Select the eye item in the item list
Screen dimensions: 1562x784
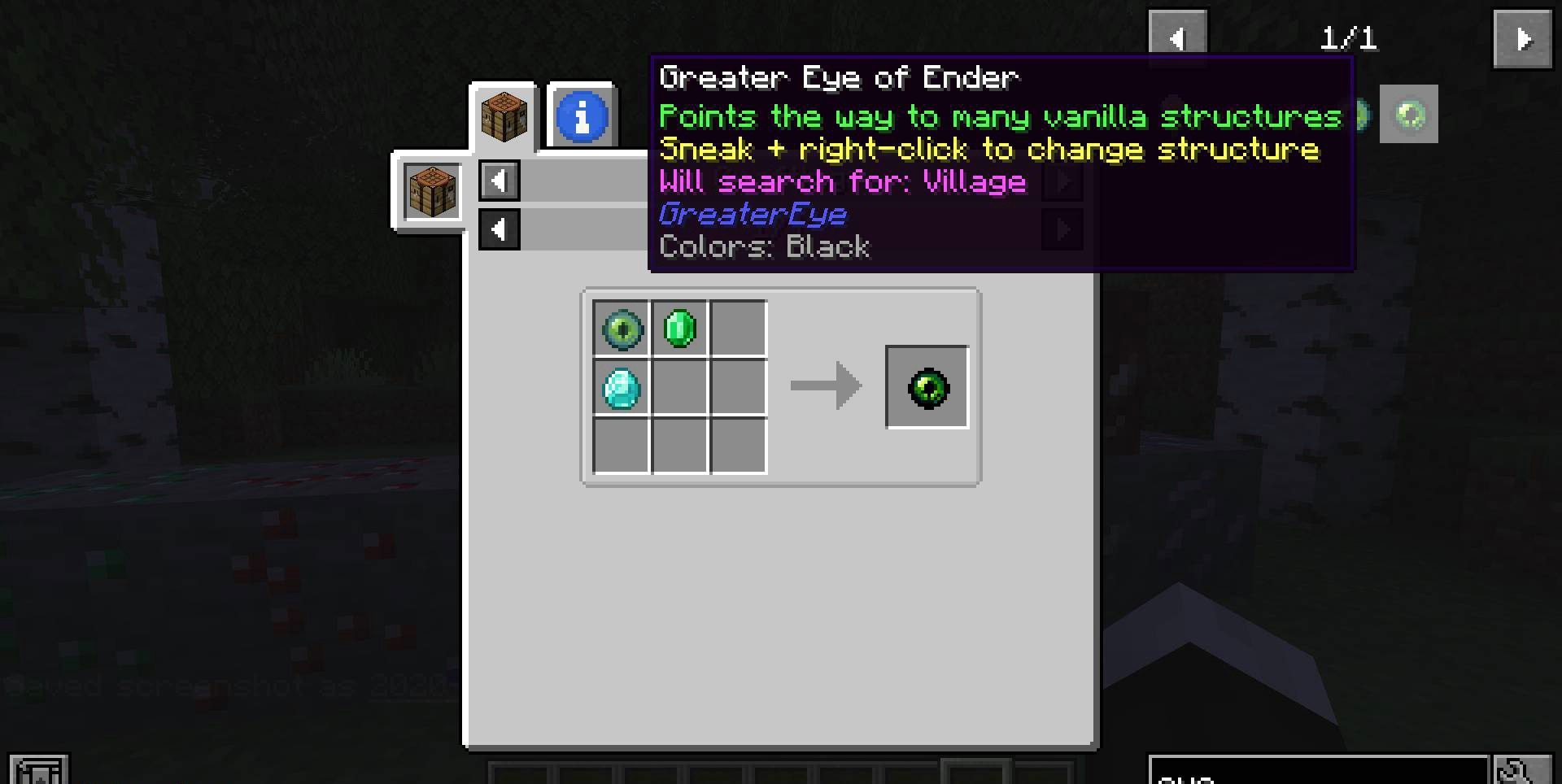point(1409,115)
